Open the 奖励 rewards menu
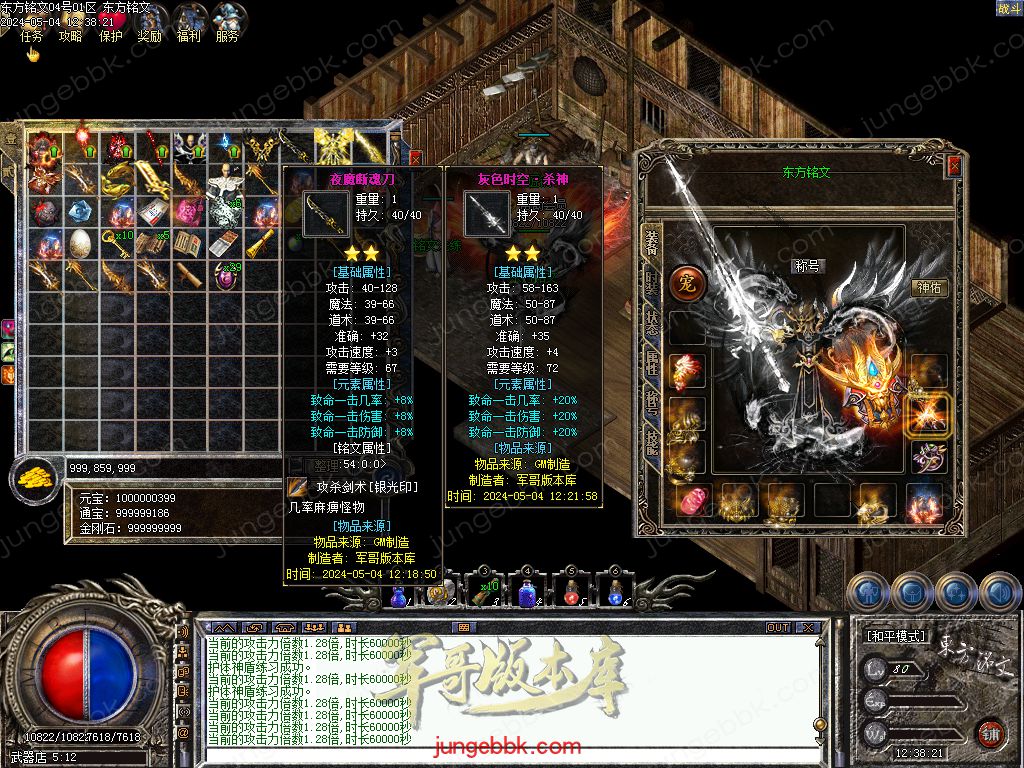The height and width of the screenshot is (768, 1024). (149, 35)
